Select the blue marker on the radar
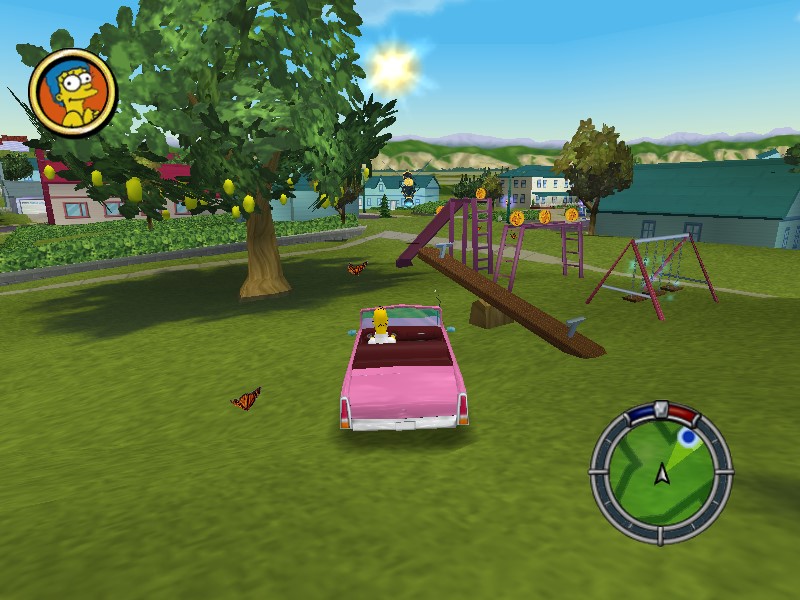This screenshot has width=800, height=600. [x=687, y=437]
